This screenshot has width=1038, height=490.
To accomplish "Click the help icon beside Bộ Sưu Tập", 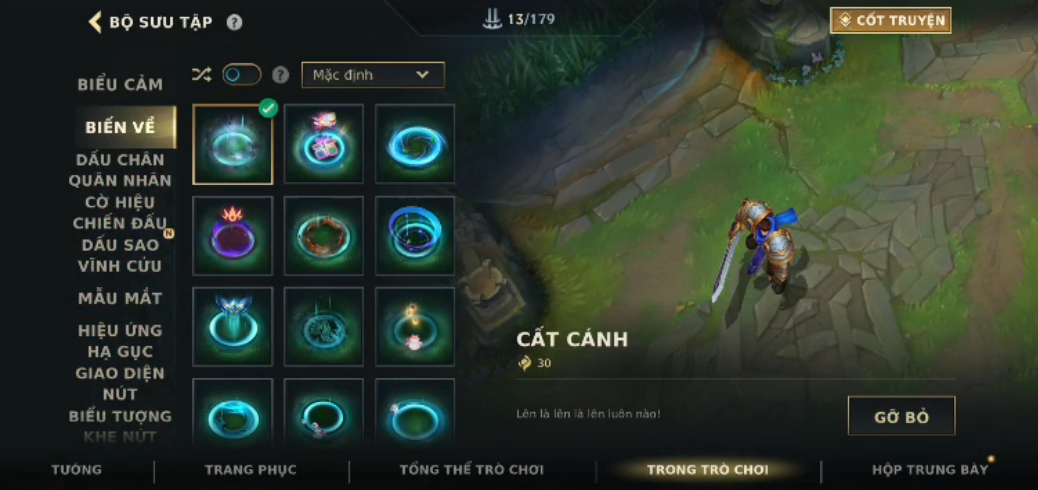I will click(x=234, y=22).
